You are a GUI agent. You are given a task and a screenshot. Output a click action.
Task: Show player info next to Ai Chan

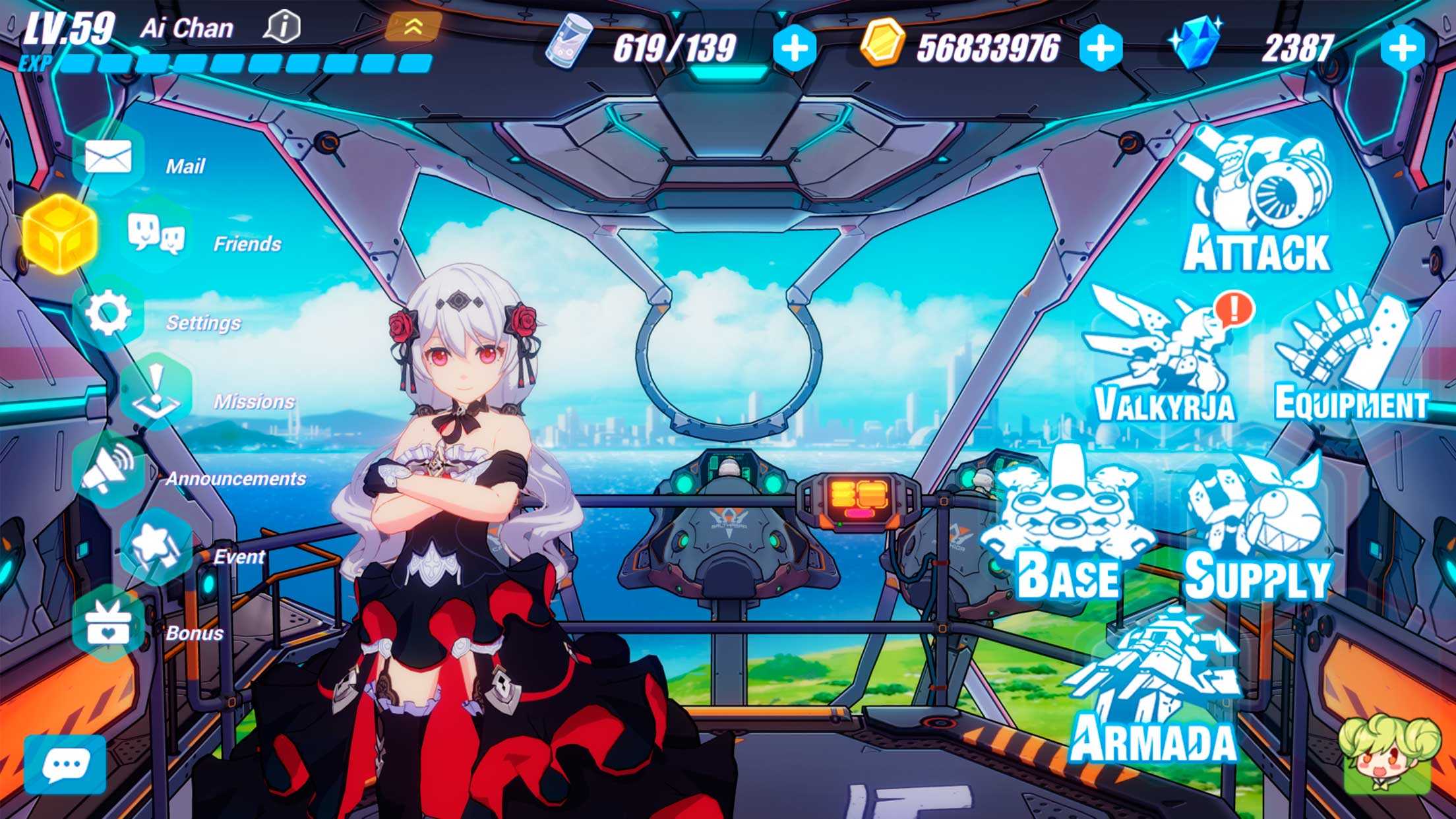tap(283, 28)
